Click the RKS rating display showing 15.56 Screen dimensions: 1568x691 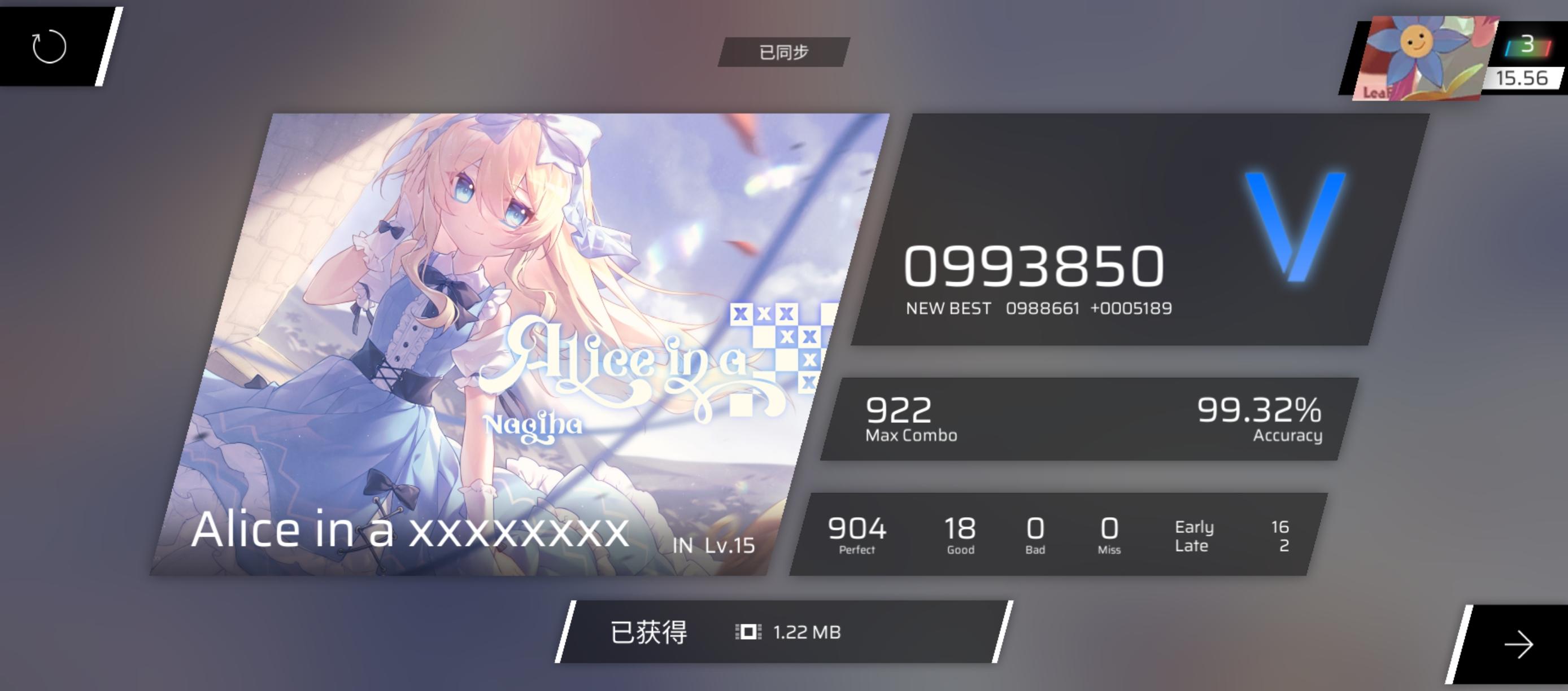[1522, 78]
